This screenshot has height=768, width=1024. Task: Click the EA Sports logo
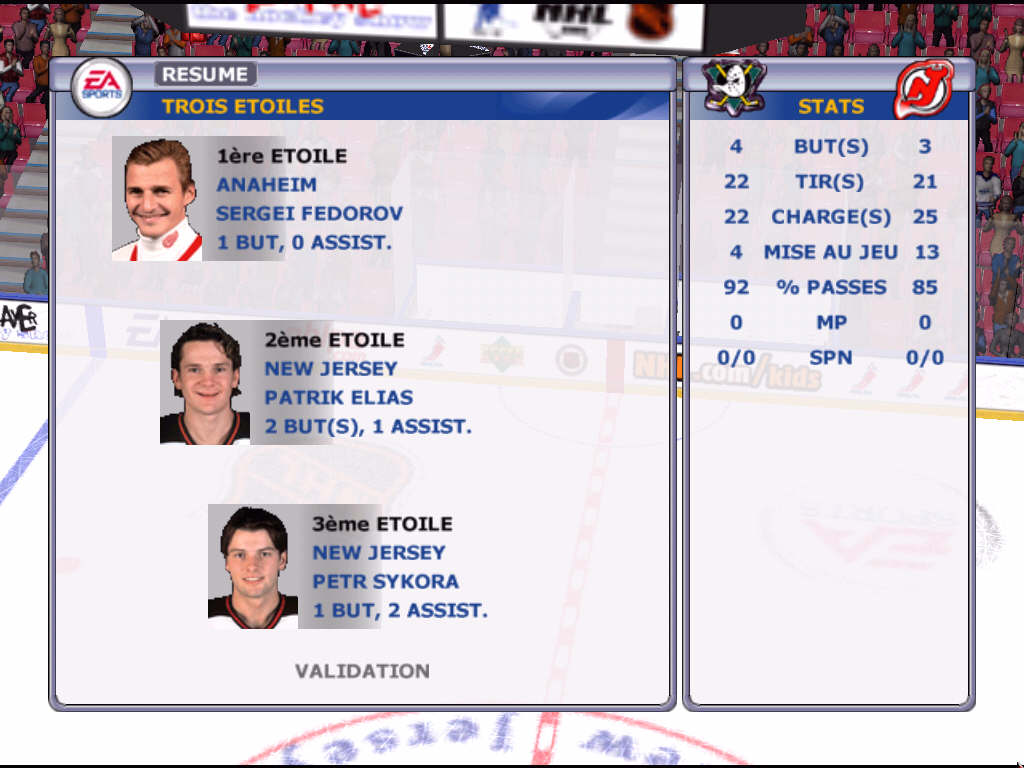101,88
